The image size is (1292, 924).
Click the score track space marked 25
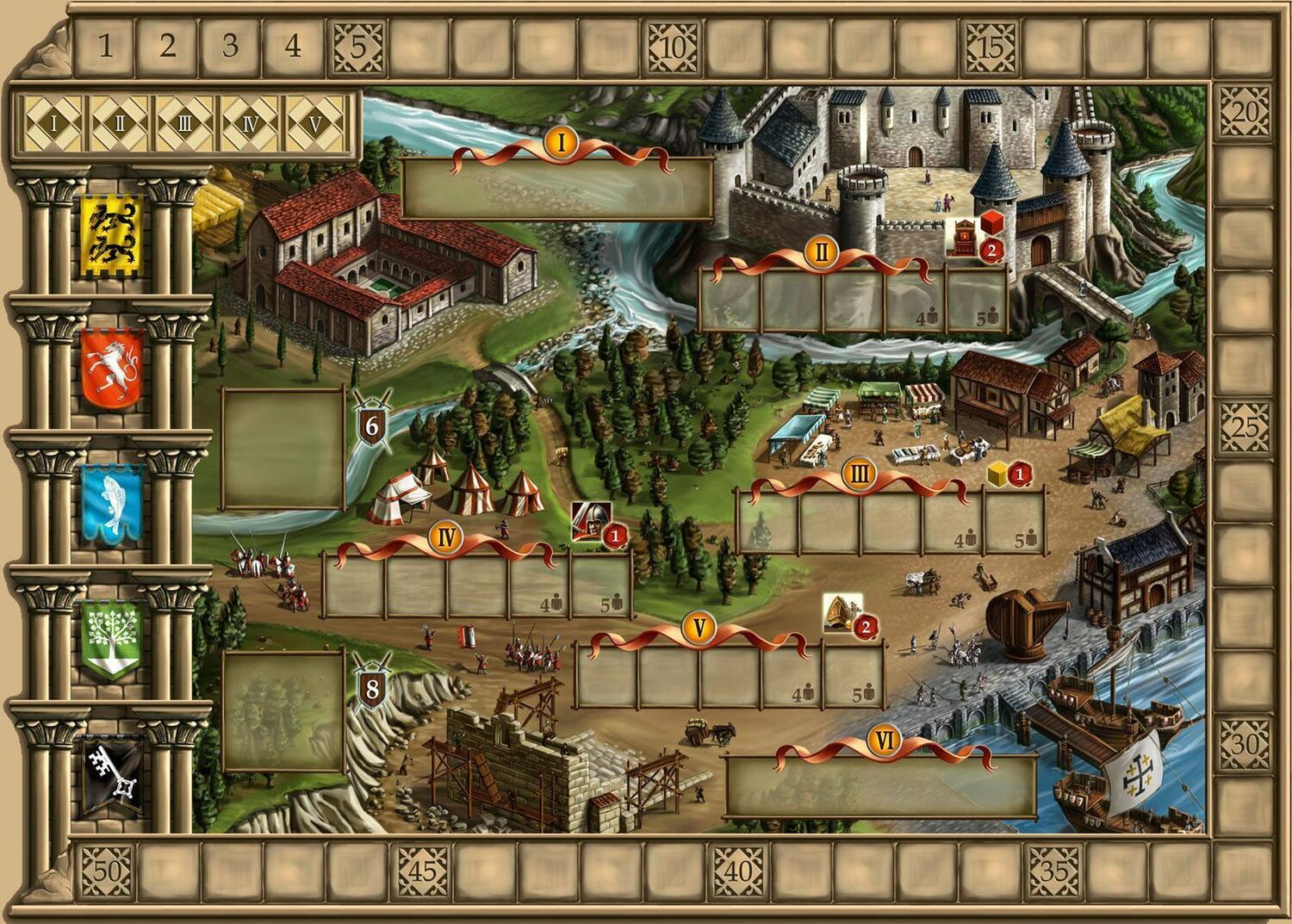tap(1245, 426)
